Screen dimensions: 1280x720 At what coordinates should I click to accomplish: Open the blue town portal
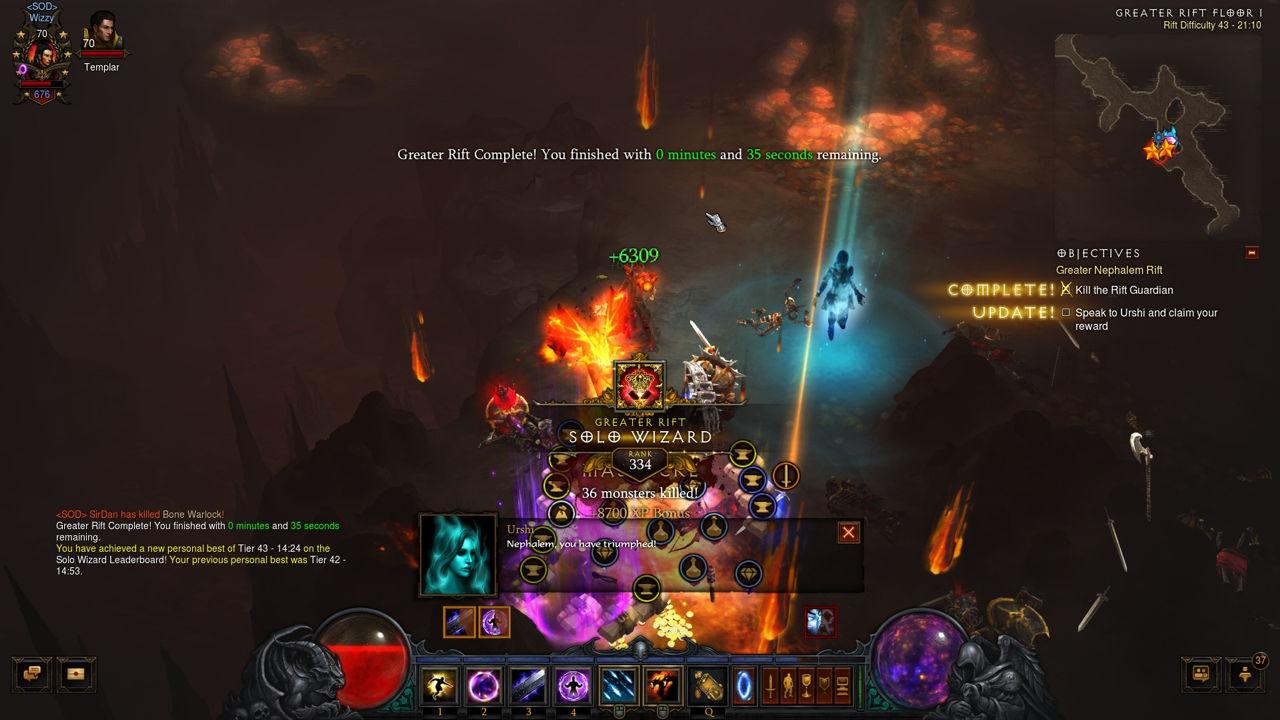pos(745,686)
